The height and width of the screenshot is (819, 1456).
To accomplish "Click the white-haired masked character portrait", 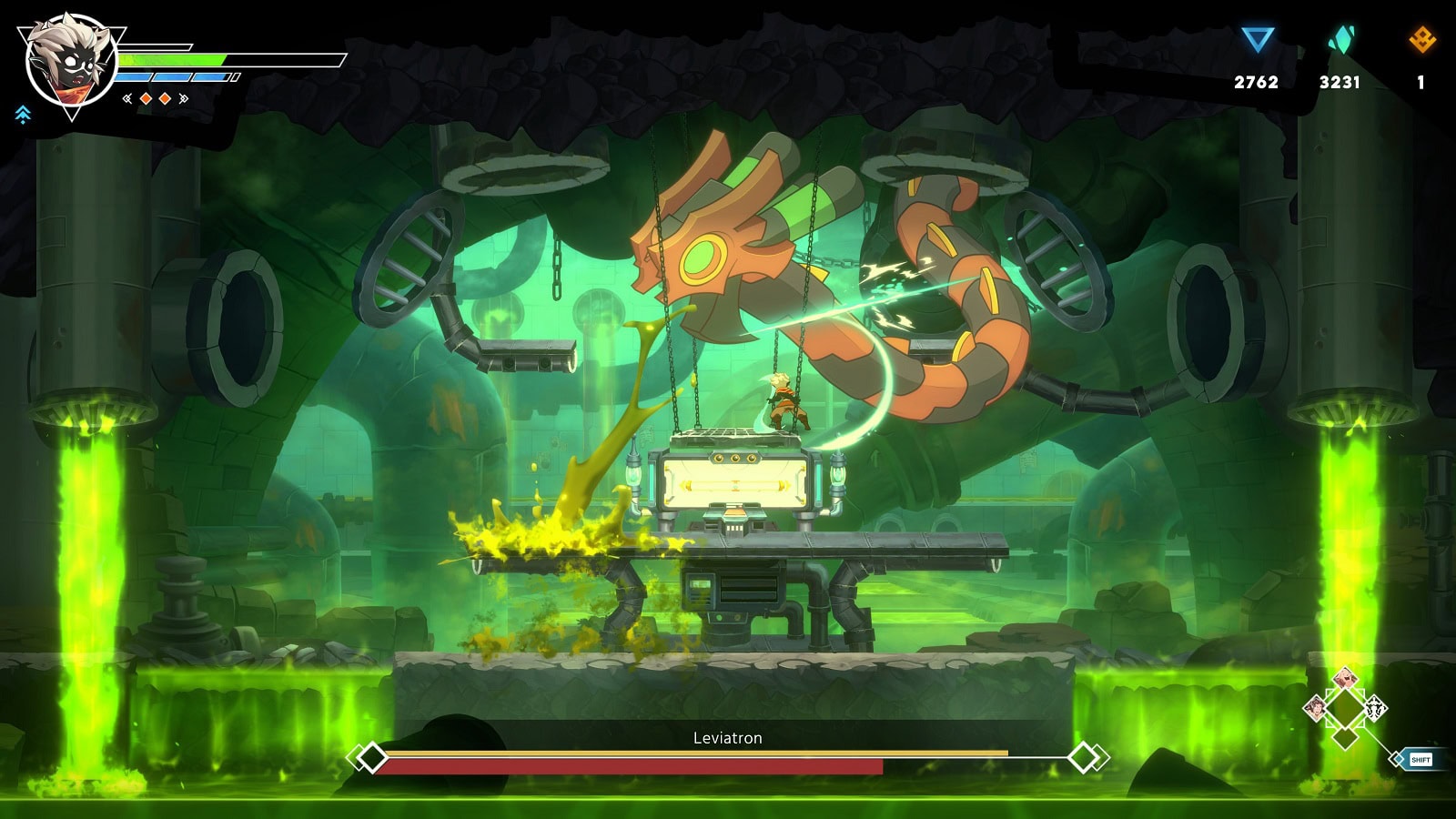I will [x=71, y=64].
